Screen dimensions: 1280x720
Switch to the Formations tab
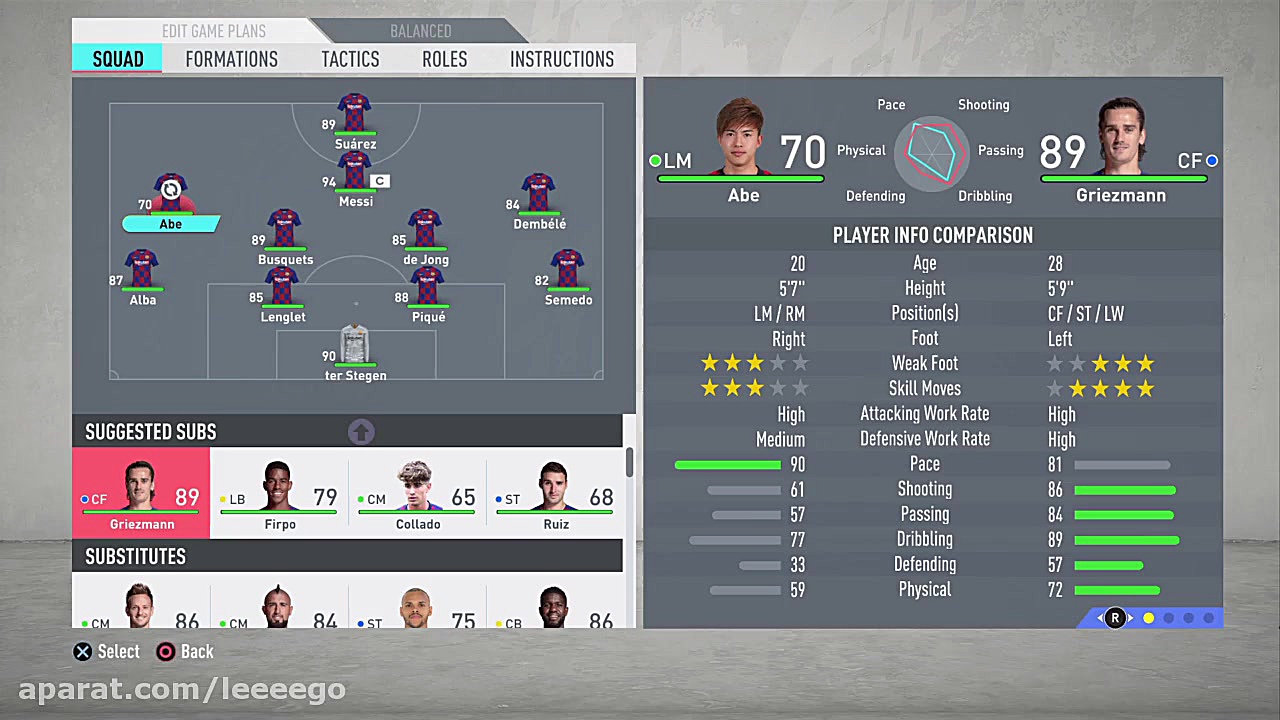[x=231, y=59]
